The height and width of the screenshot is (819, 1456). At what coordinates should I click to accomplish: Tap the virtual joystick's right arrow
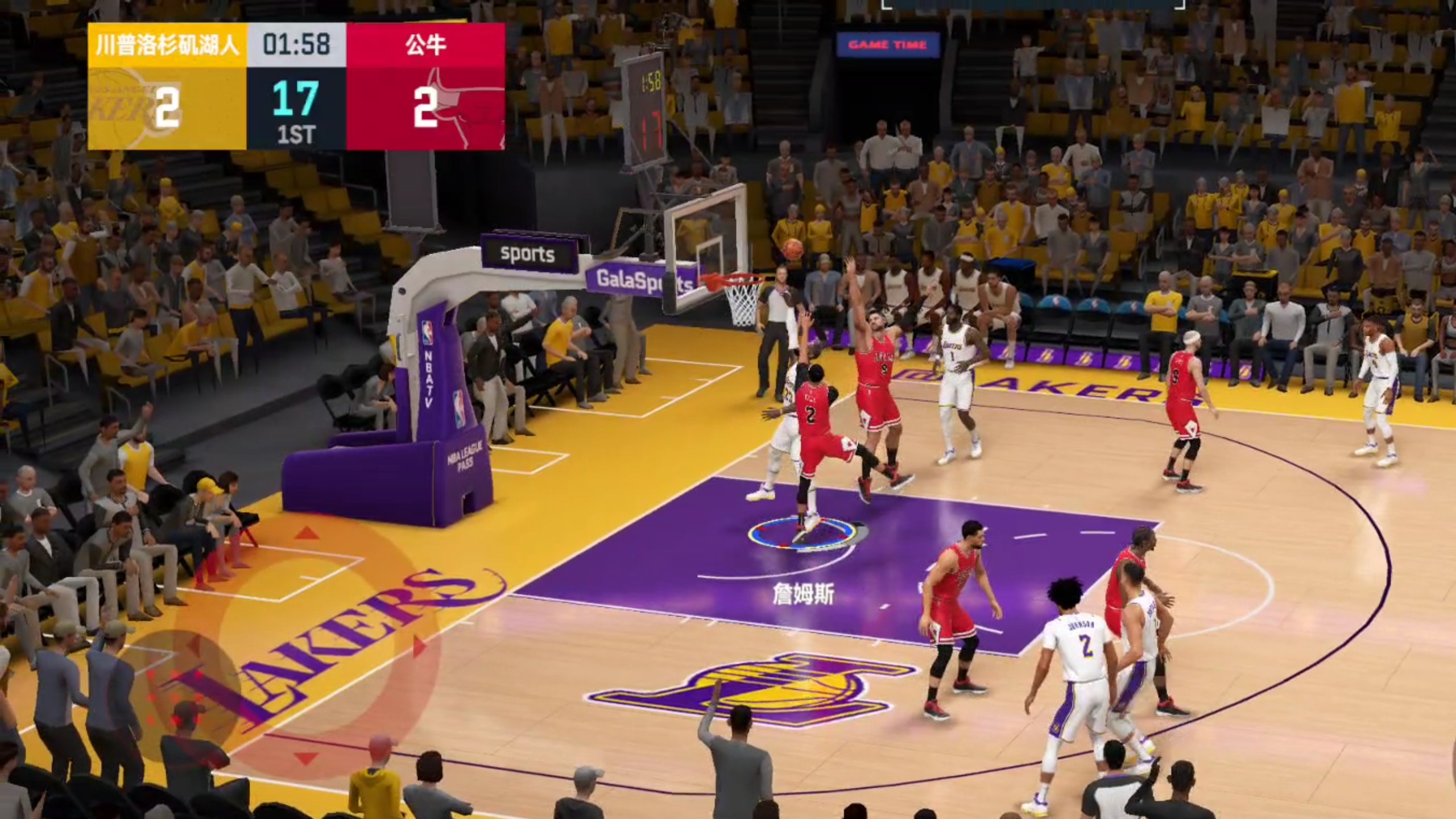click(x=420, y=647)
